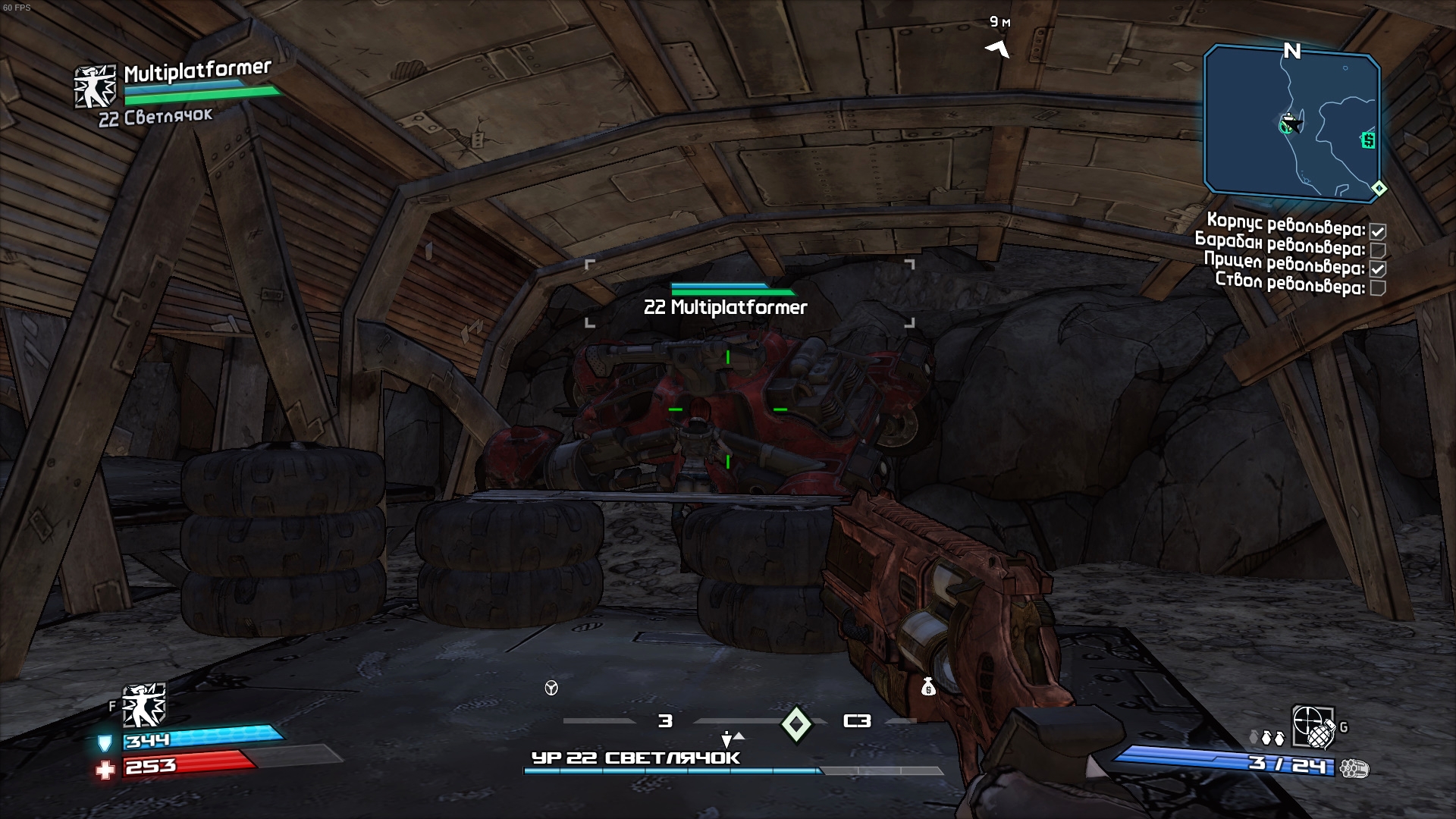Click the objective diamond on the minimap edge
1456x819 pixels.
pyautogui.click(x=1379, y=189)
